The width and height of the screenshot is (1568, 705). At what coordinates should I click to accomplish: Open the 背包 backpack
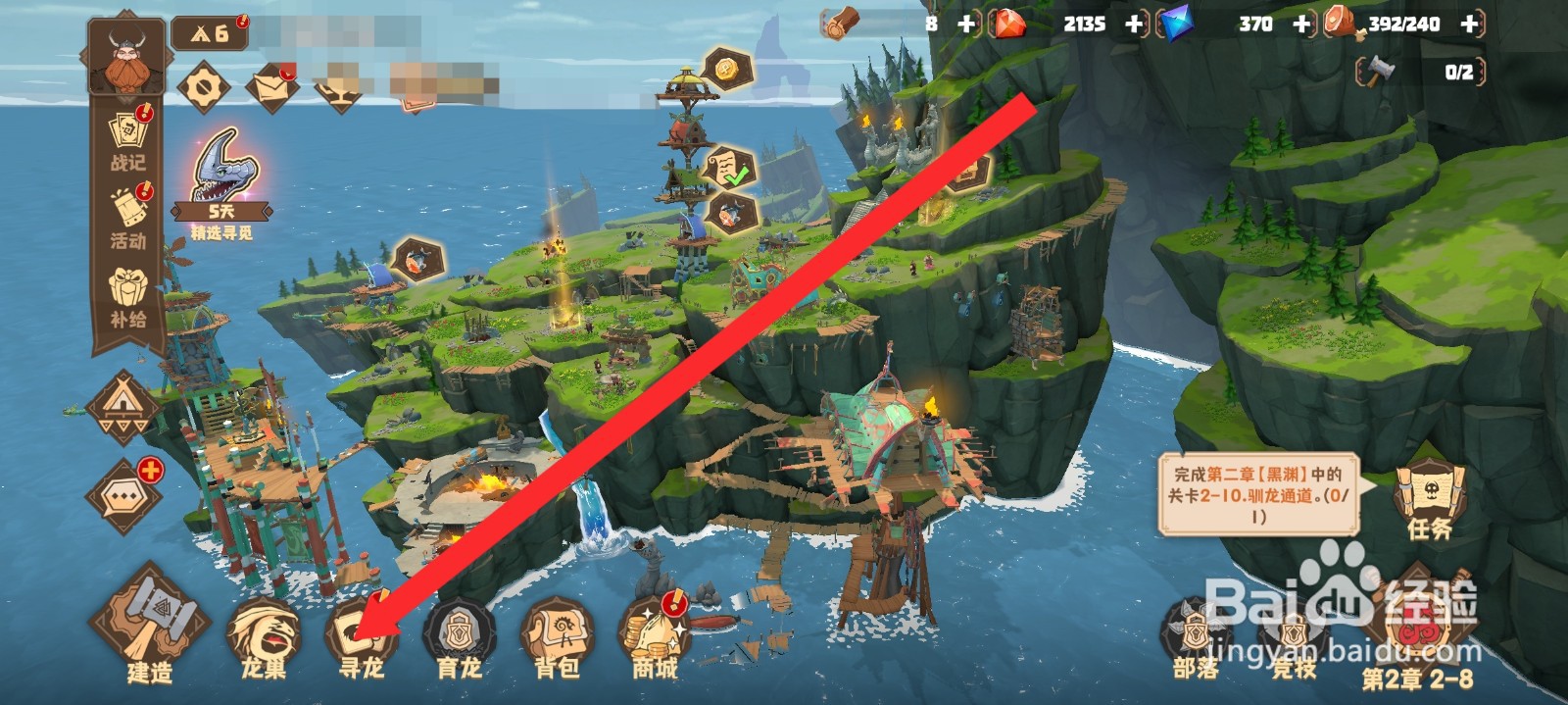(557, 635)
